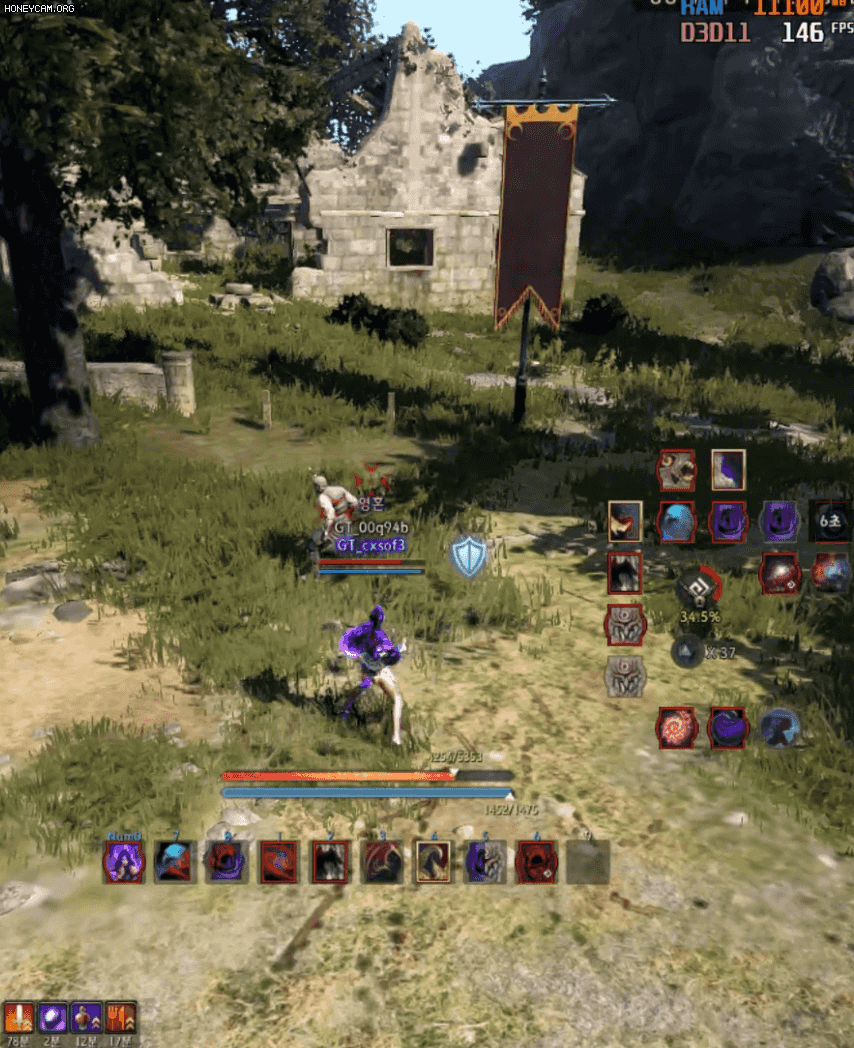Activate the orange spiral fireball skill icon
The image size is (854, 1048).
point(676,727)
